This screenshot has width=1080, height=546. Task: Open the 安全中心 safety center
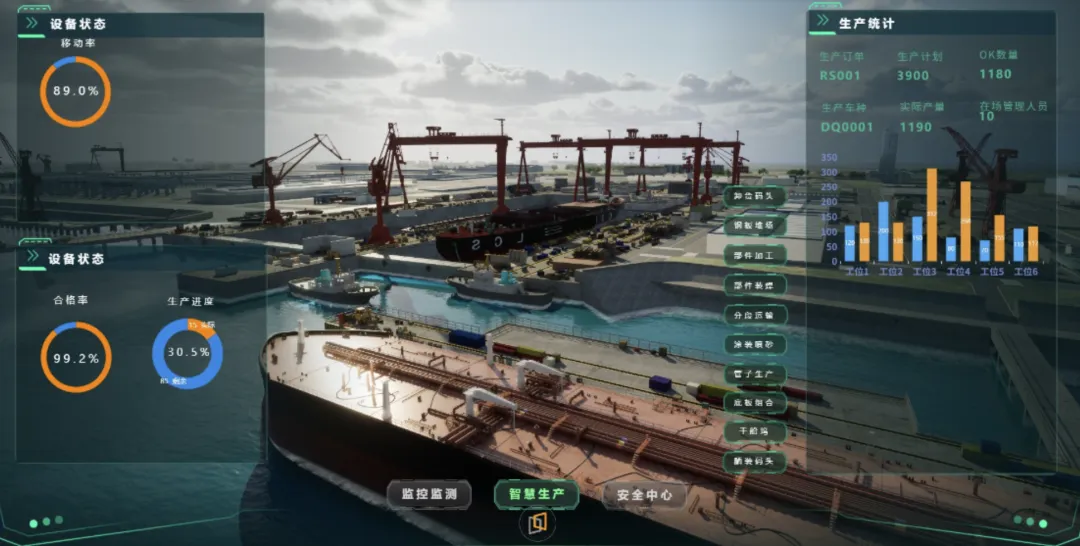(644, 494)
